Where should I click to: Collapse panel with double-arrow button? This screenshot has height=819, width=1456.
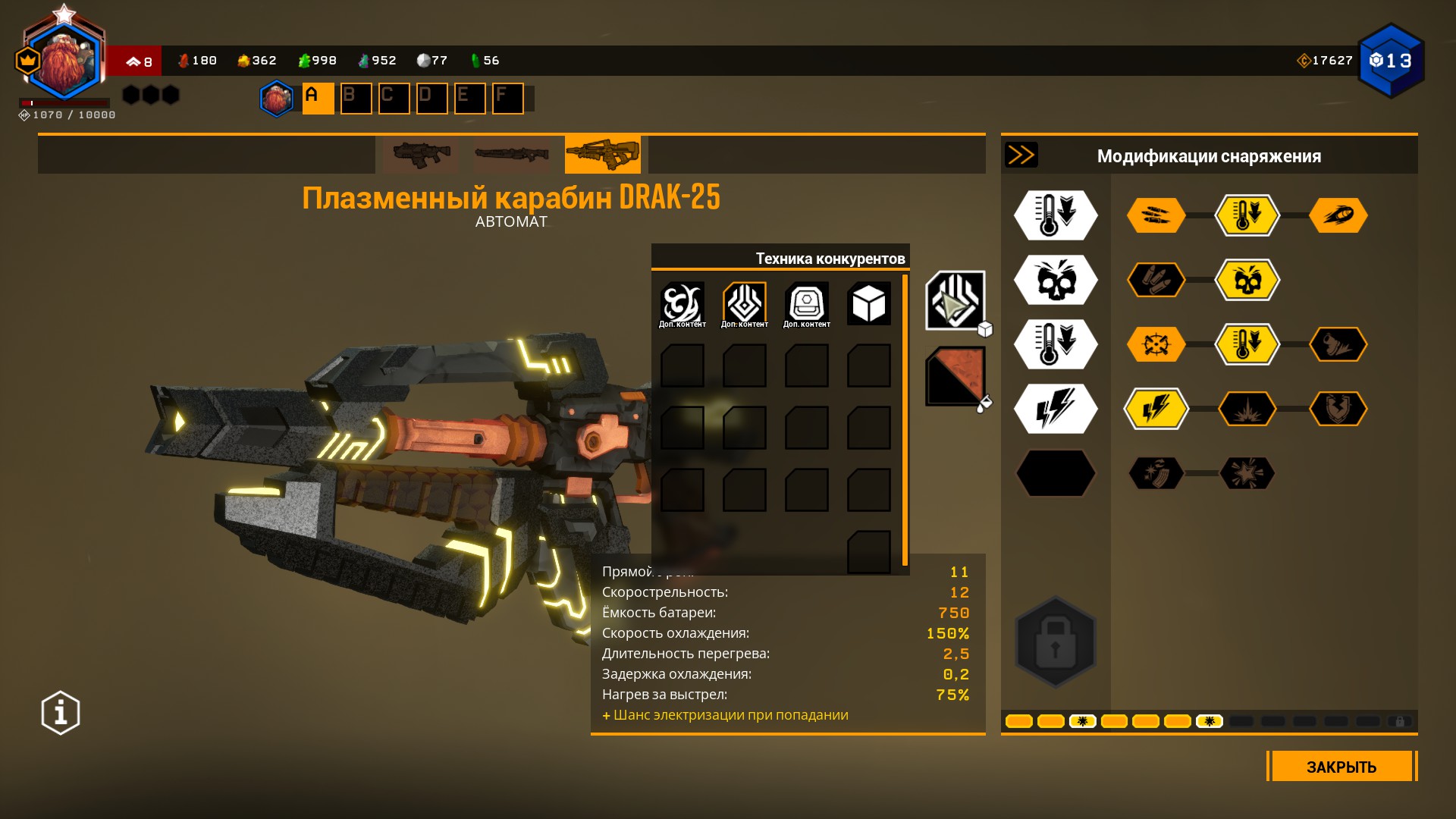(x=1021, y=155)
